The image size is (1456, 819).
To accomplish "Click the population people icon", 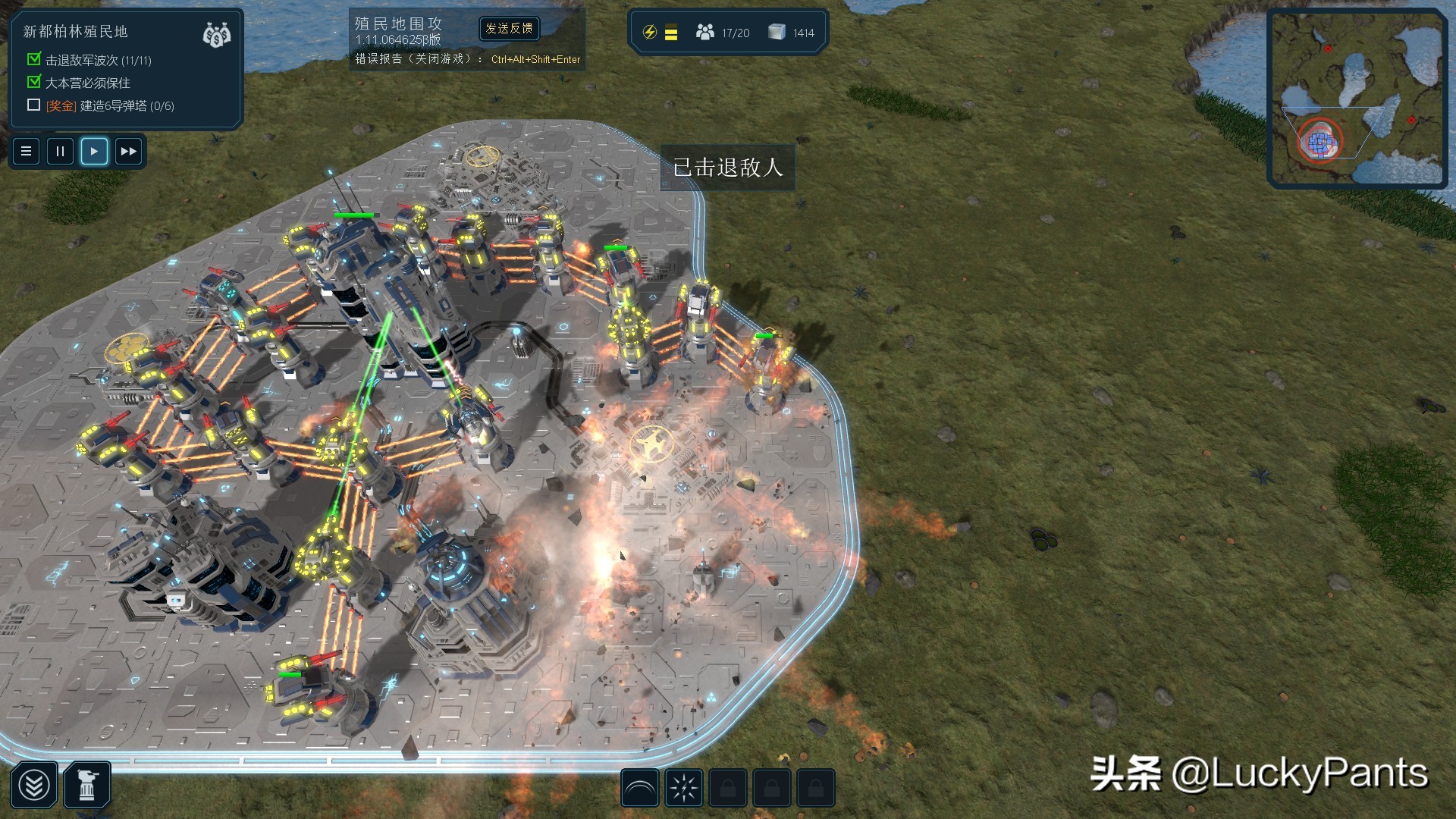I will (x=705, y=32).
